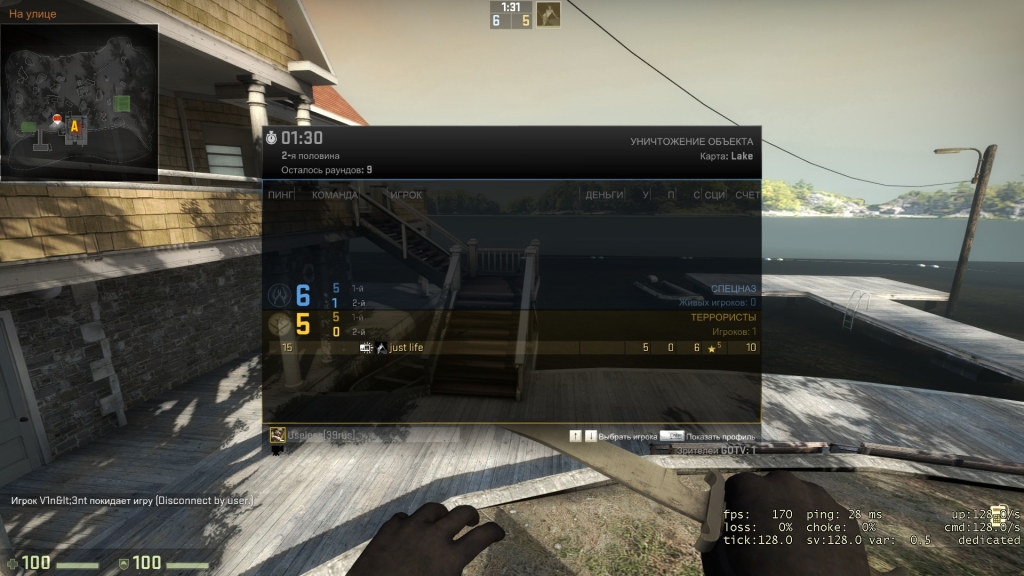
Task: Click the ДЕНЬГИ column header
Action: coord(604,194)
